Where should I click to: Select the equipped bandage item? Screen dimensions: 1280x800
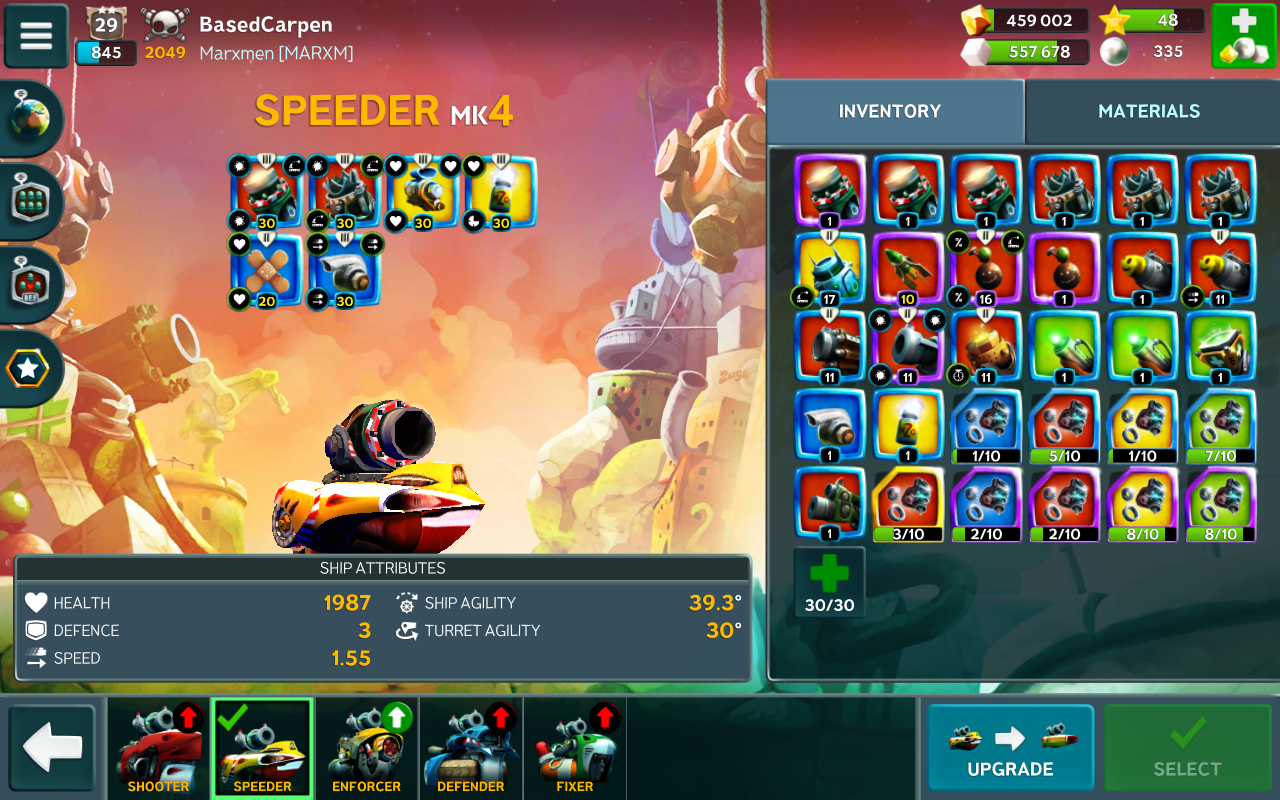pyautogui.click(x=266, y=270)
